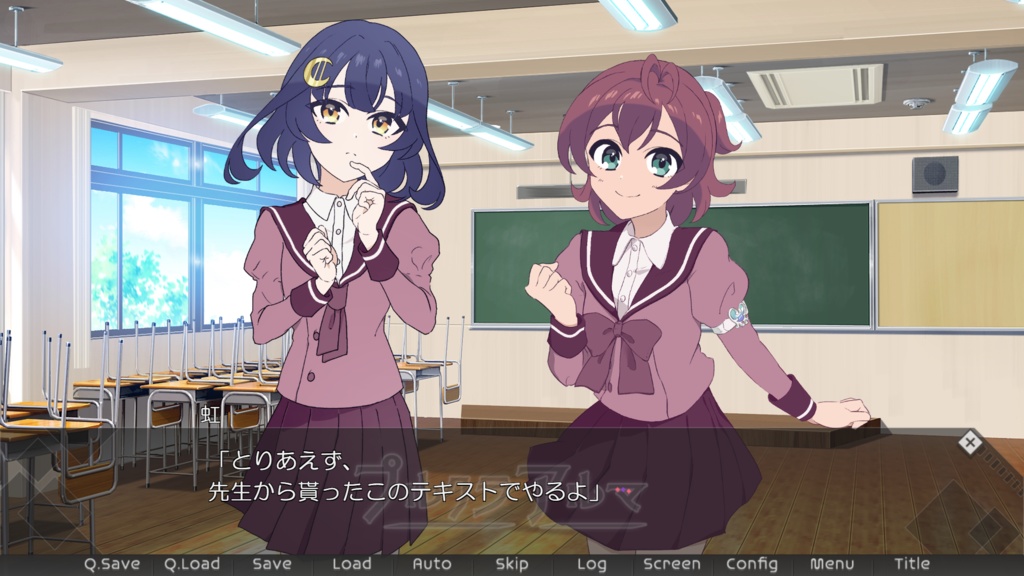1024x576 pixels.
Task: Open the Load screen
Action: coord(351,564)
